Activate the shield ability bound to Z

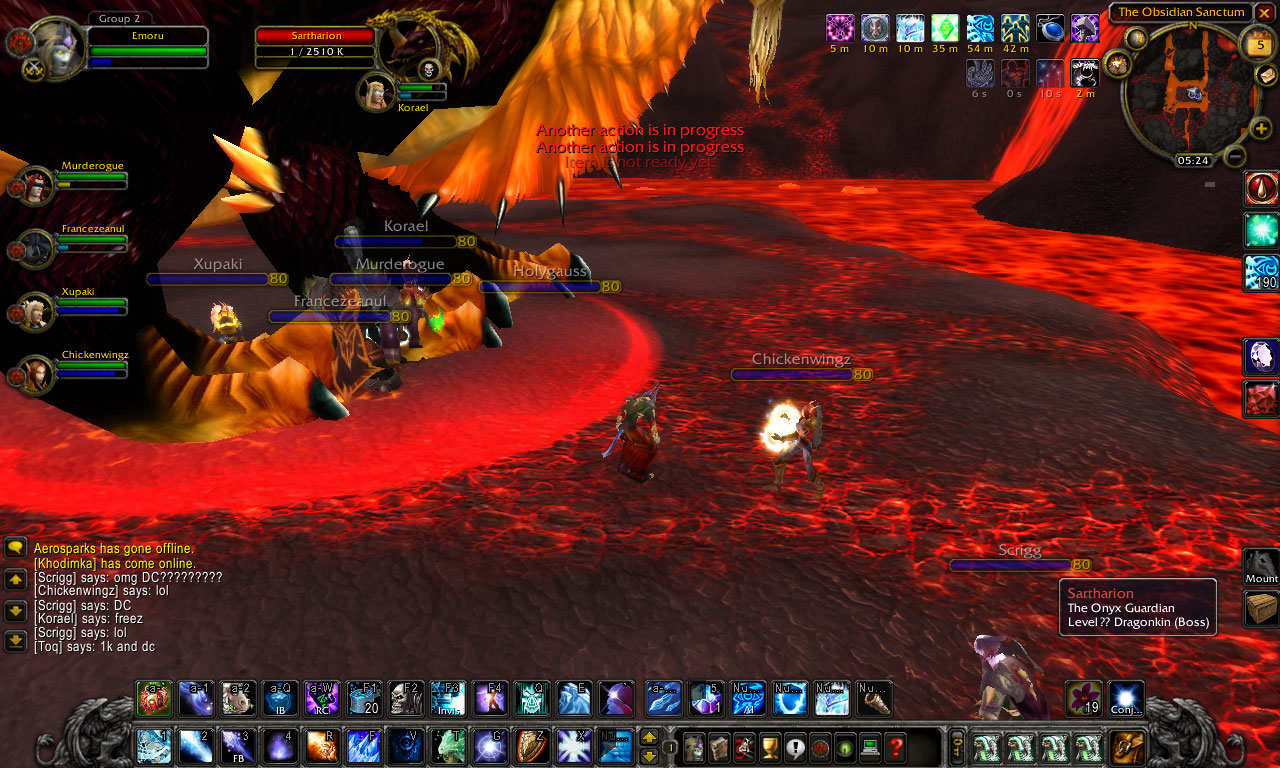(531, 747)
